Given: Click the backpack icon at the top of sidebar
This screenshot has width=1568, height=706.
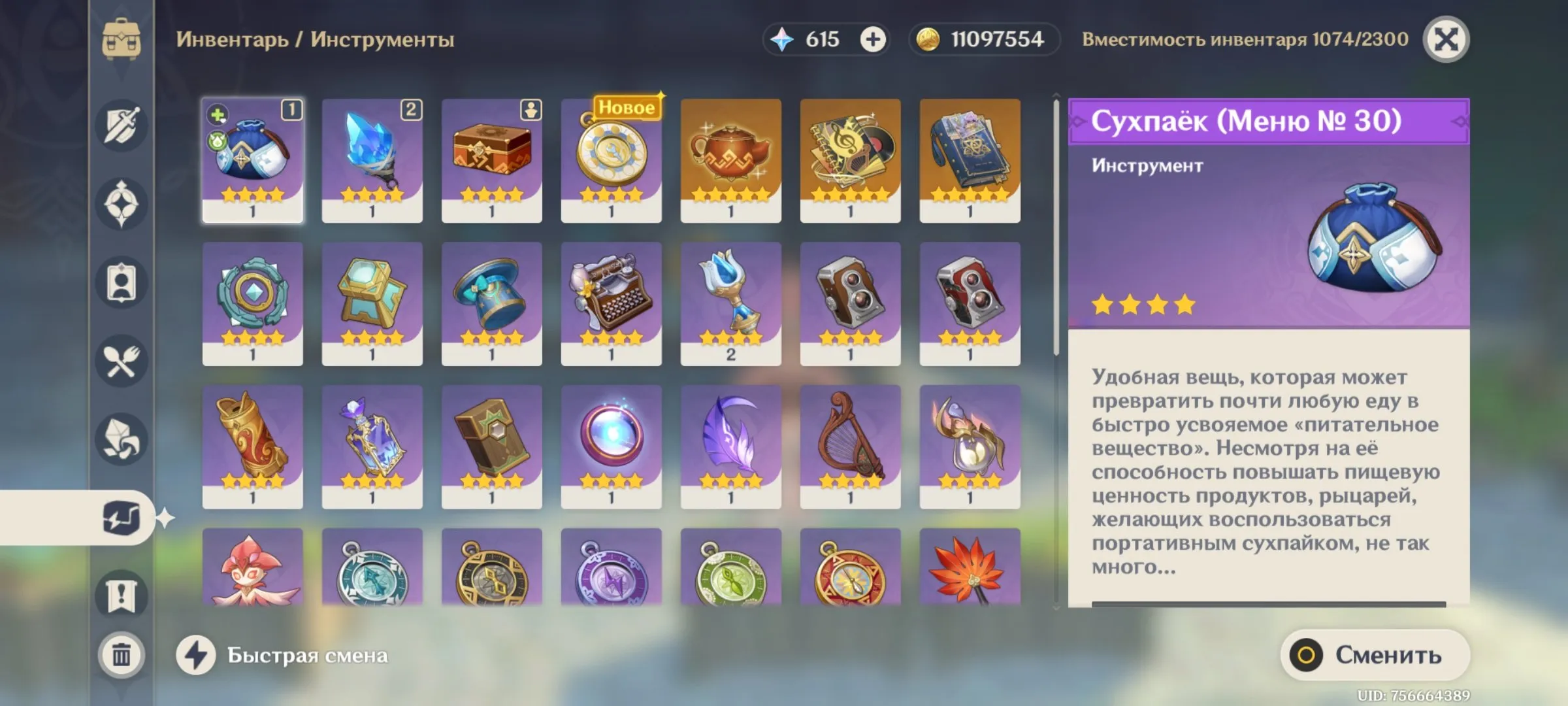Looking at the screenshot, I should coord(122,36).
